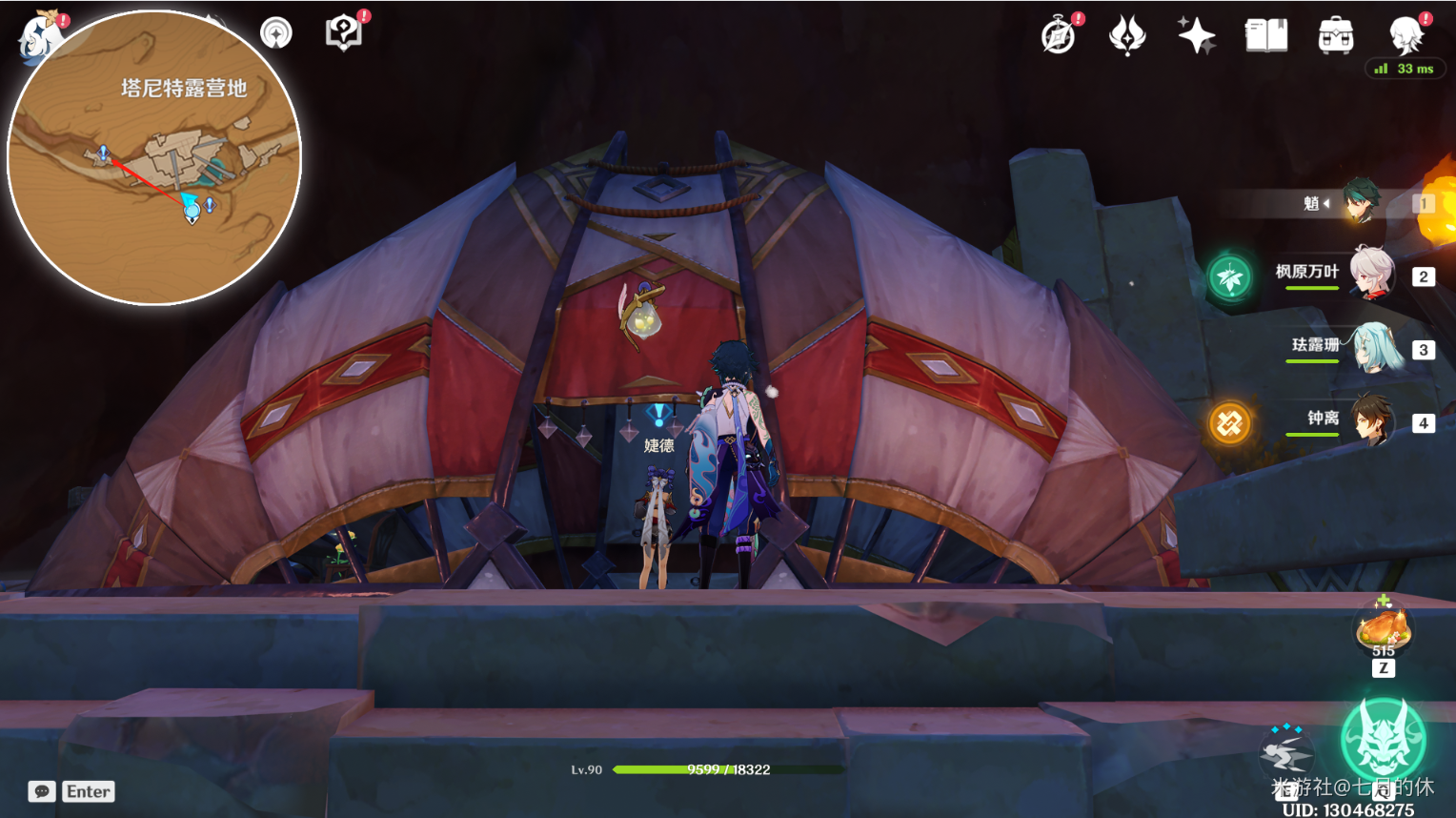Open the inventory backpack icon
The width and height of the screenshot is (1456, 818).
pyautogui.click(x=1335, y=36)
